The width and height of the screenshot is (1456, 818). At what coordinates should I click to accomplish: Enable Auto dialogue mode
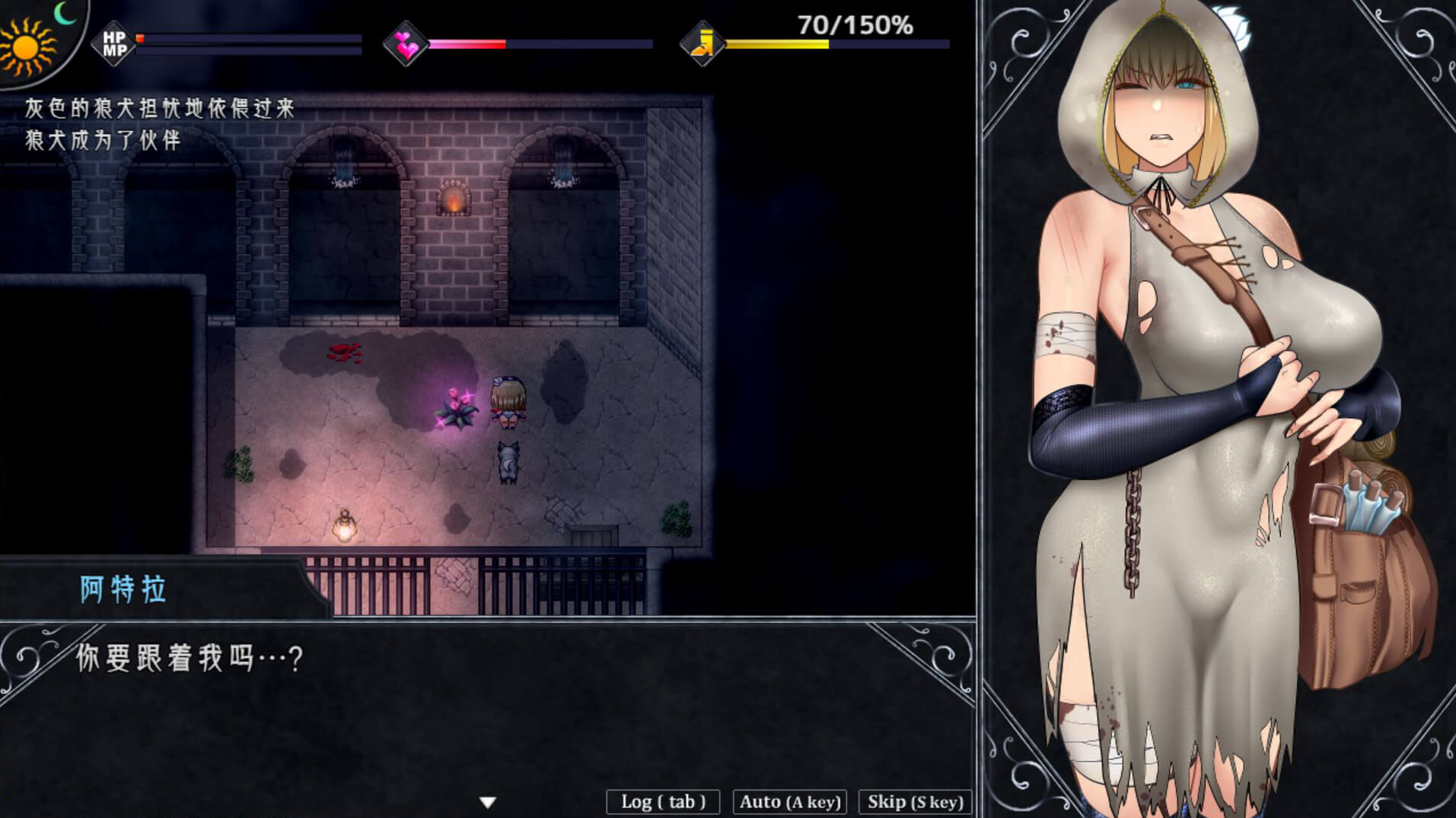pos(789,802)
